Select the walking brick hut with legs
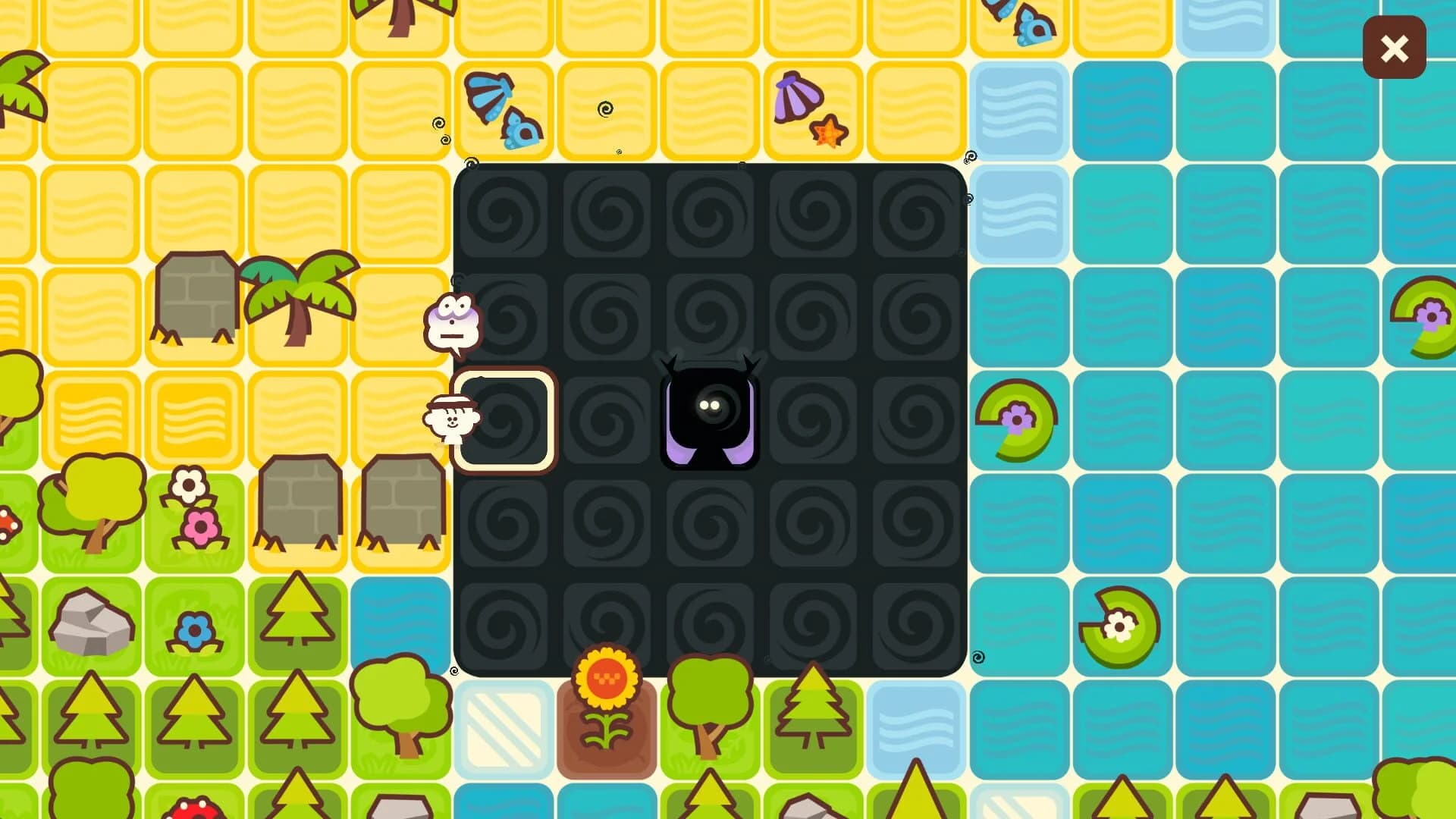Screen dimensions: 1456x819 click(x=197, y=296)
